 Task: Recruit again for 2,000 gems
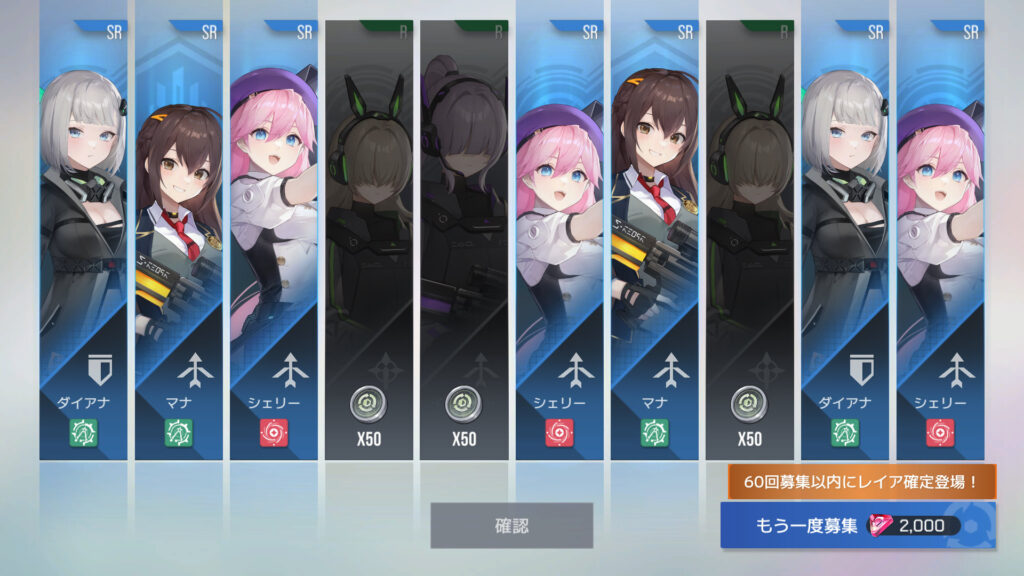pyautogui.click(x=857, y=526)
